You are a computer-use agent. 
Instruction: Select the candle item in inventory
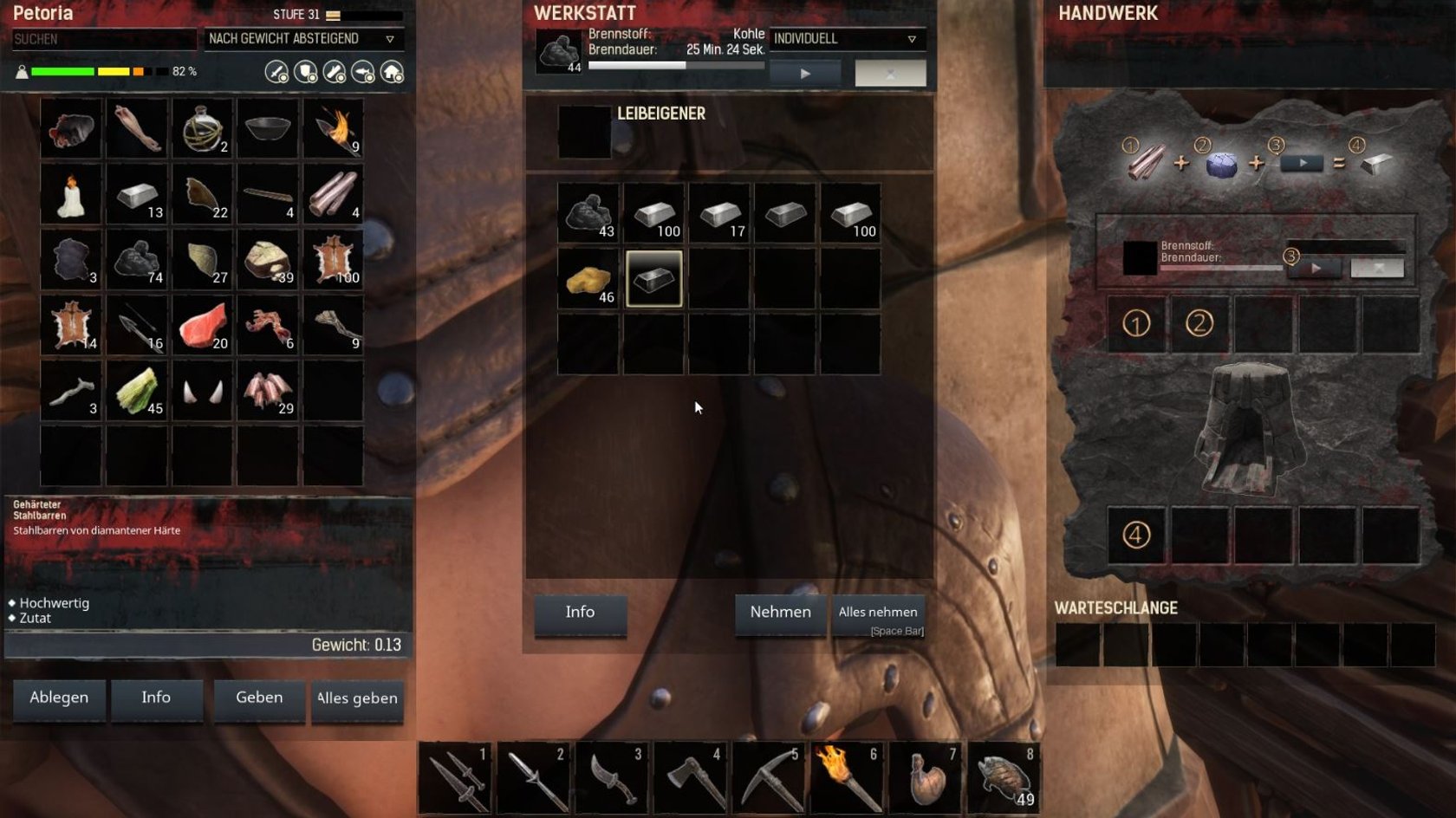coord(71,195)
